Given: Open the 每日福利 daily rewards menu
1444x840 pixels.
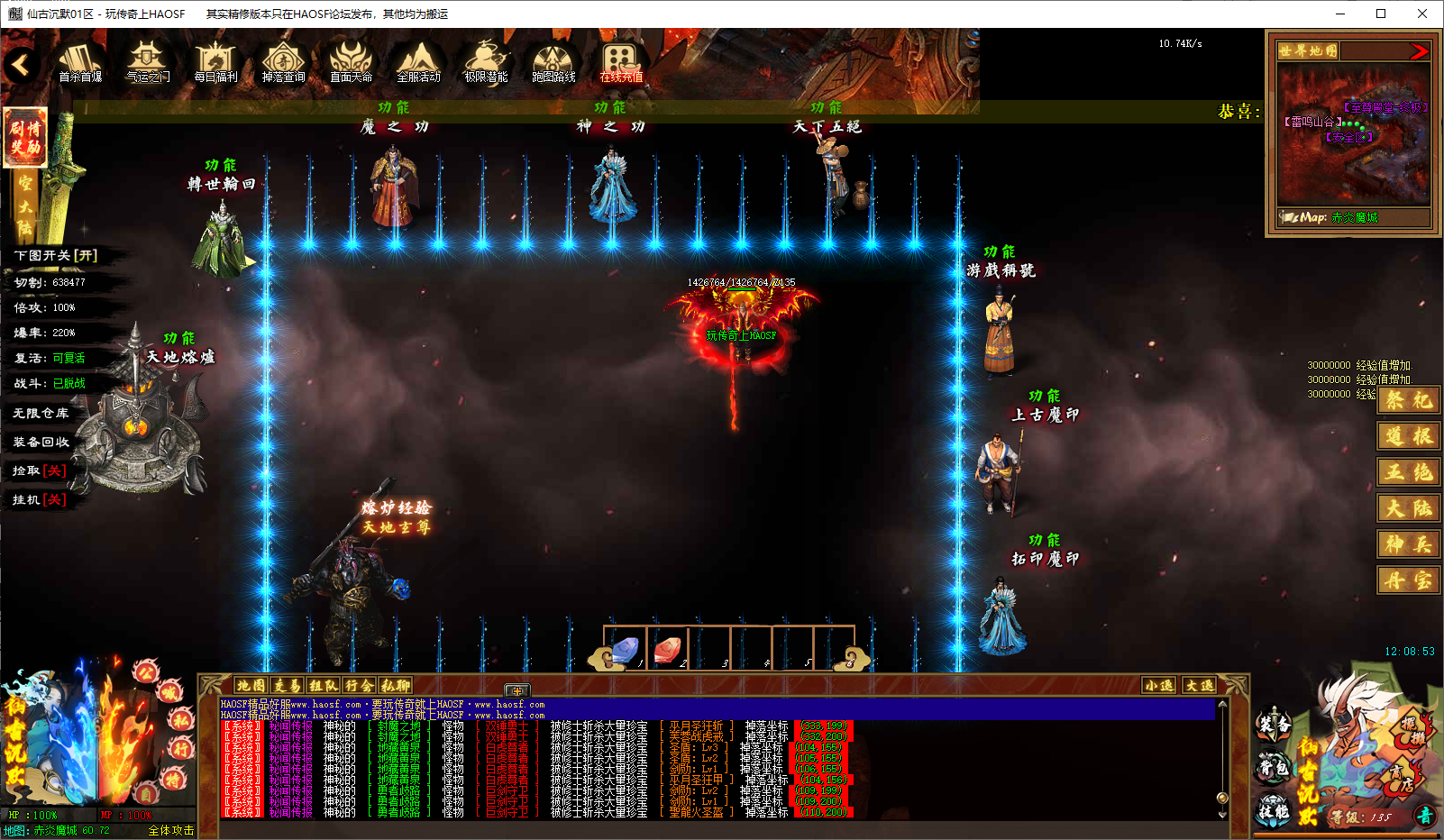Looking at the screenshot, I should [215, 62].
